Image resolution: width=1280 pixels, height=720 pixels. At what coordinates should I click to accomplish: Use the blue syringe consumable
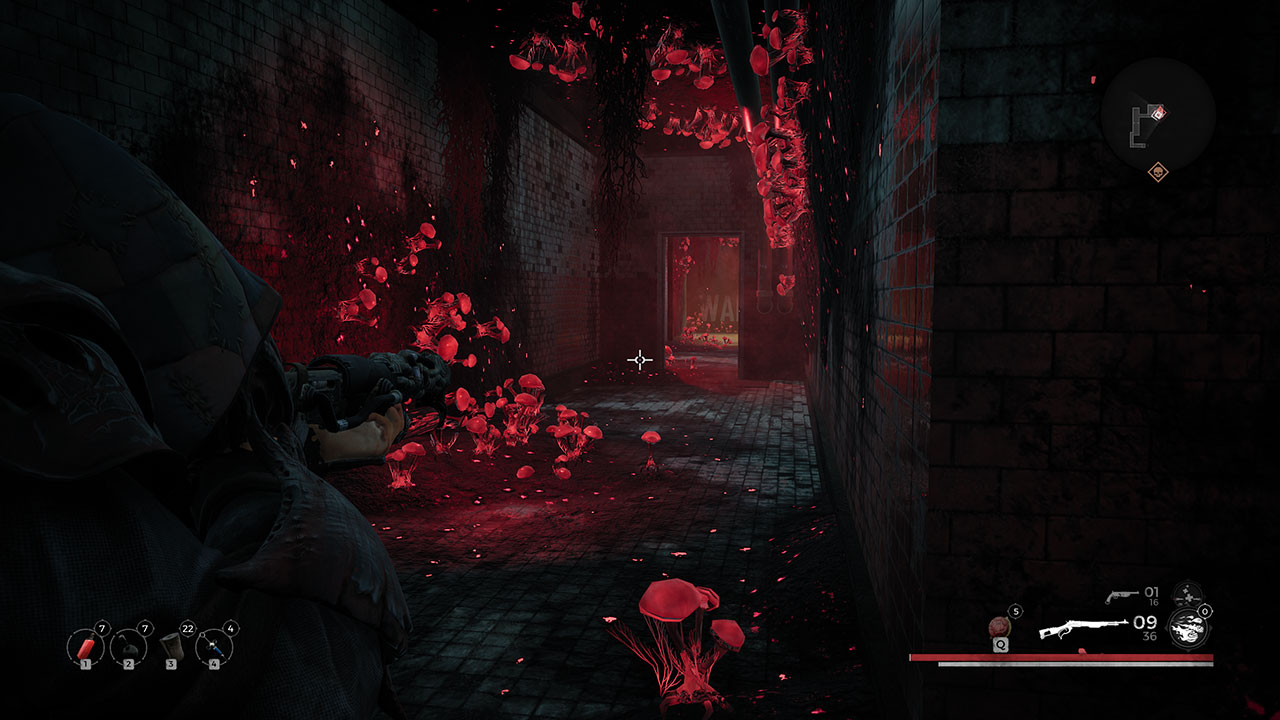click(x=214, y=647)
